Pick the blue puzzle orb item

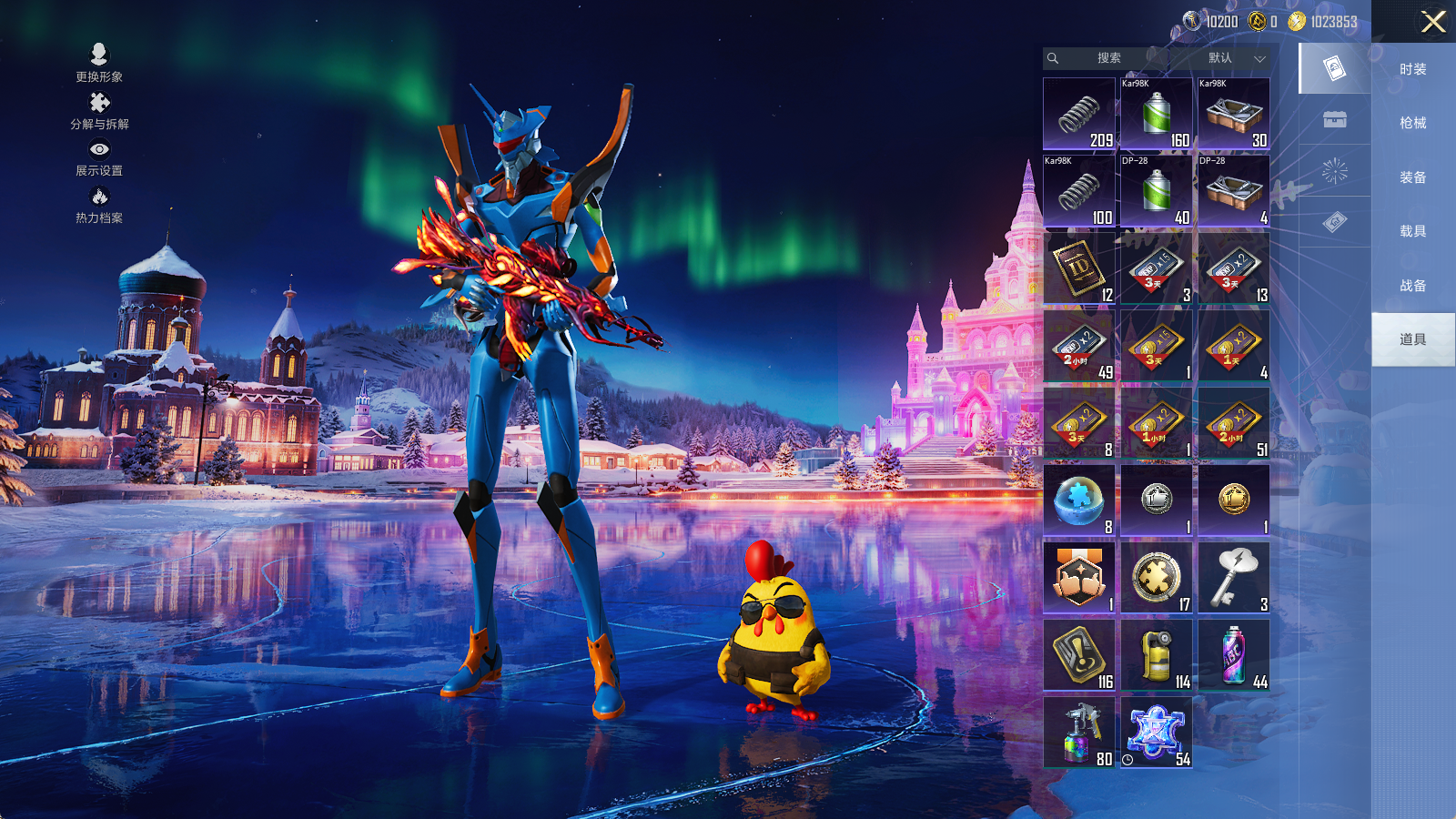coord(1079,500)
